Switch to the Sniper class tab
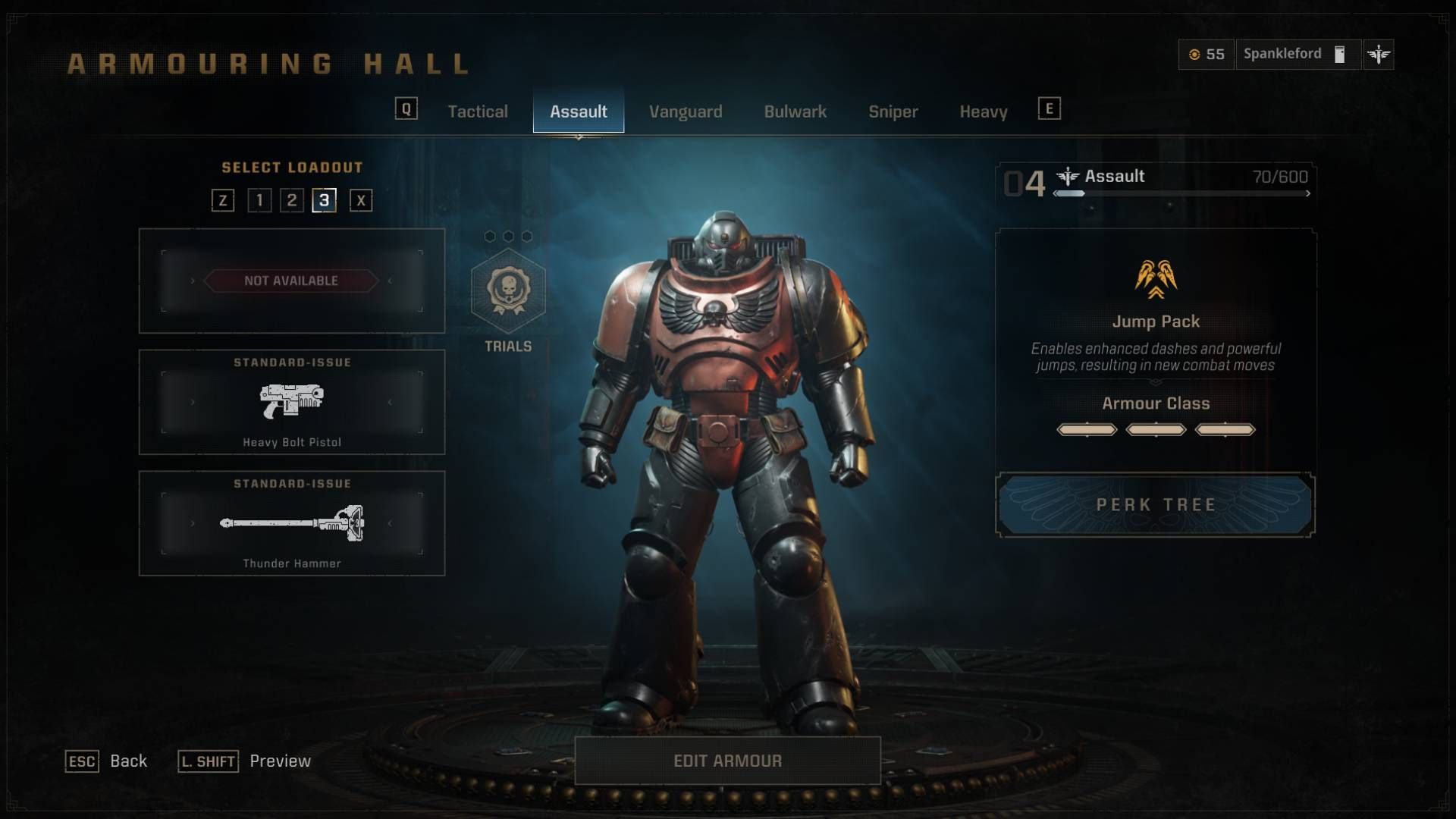 point(893,111)
